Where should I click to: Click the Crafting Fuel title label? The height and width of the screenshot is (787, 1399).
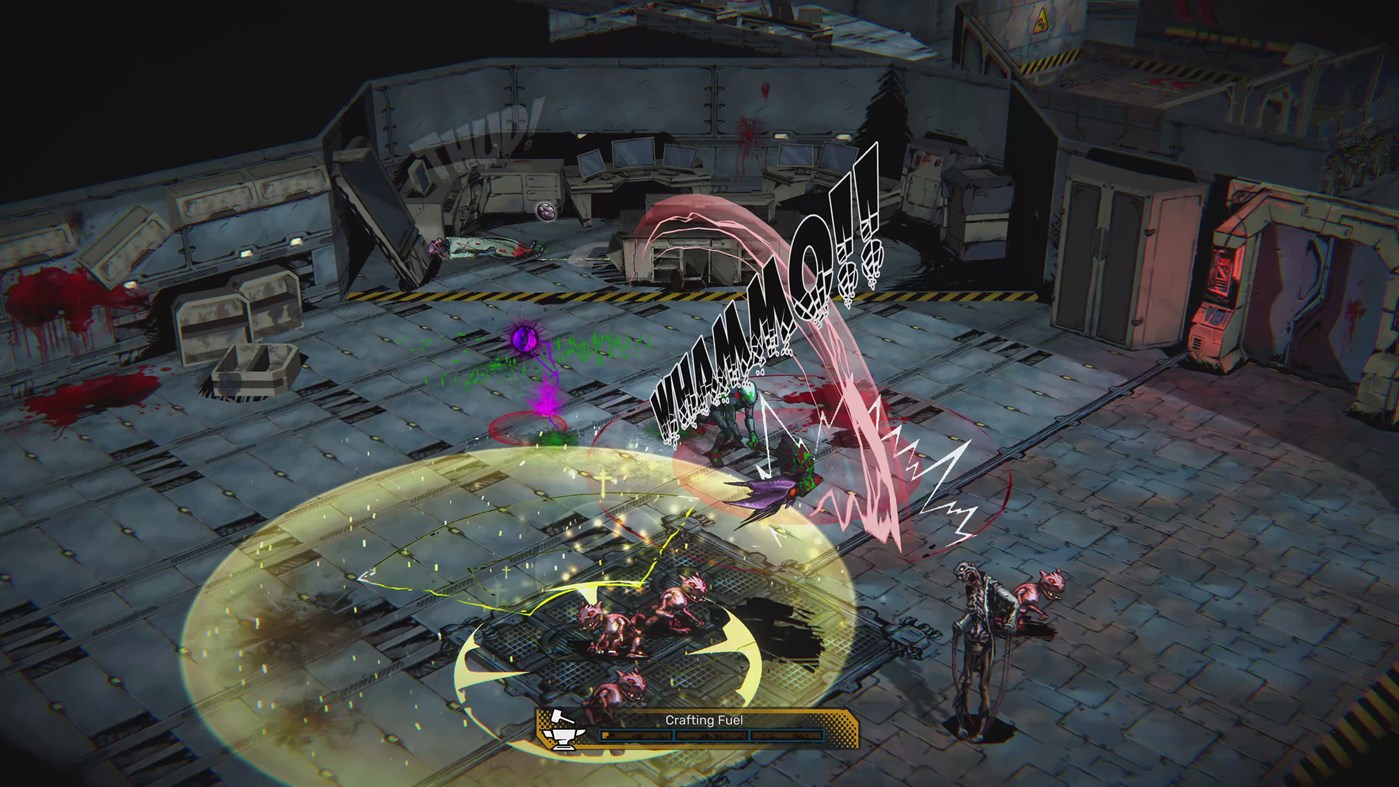(703, 719)
